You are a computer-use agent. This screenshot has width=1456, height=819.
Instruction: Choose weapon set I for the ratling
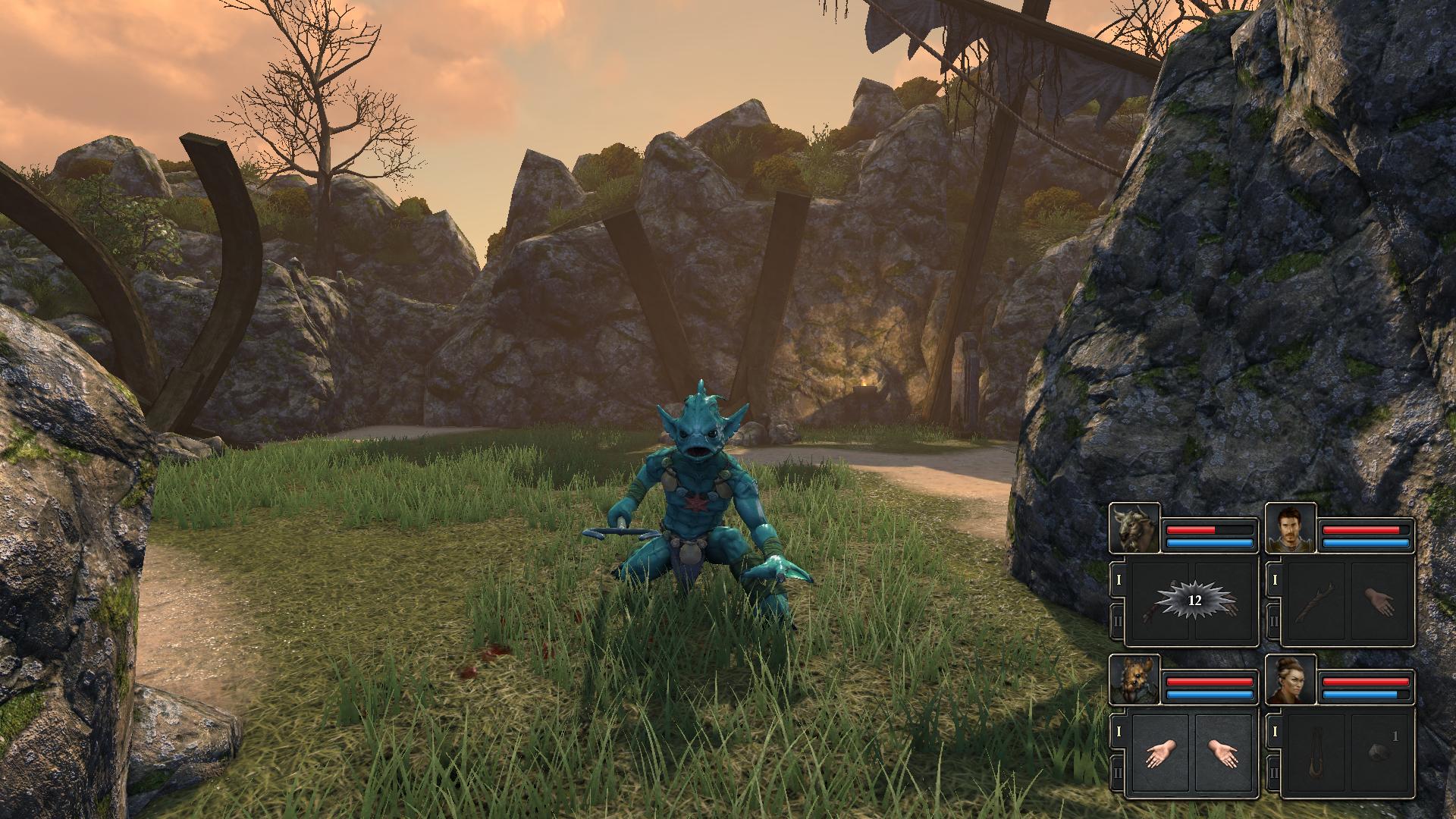coord(1117,732)
